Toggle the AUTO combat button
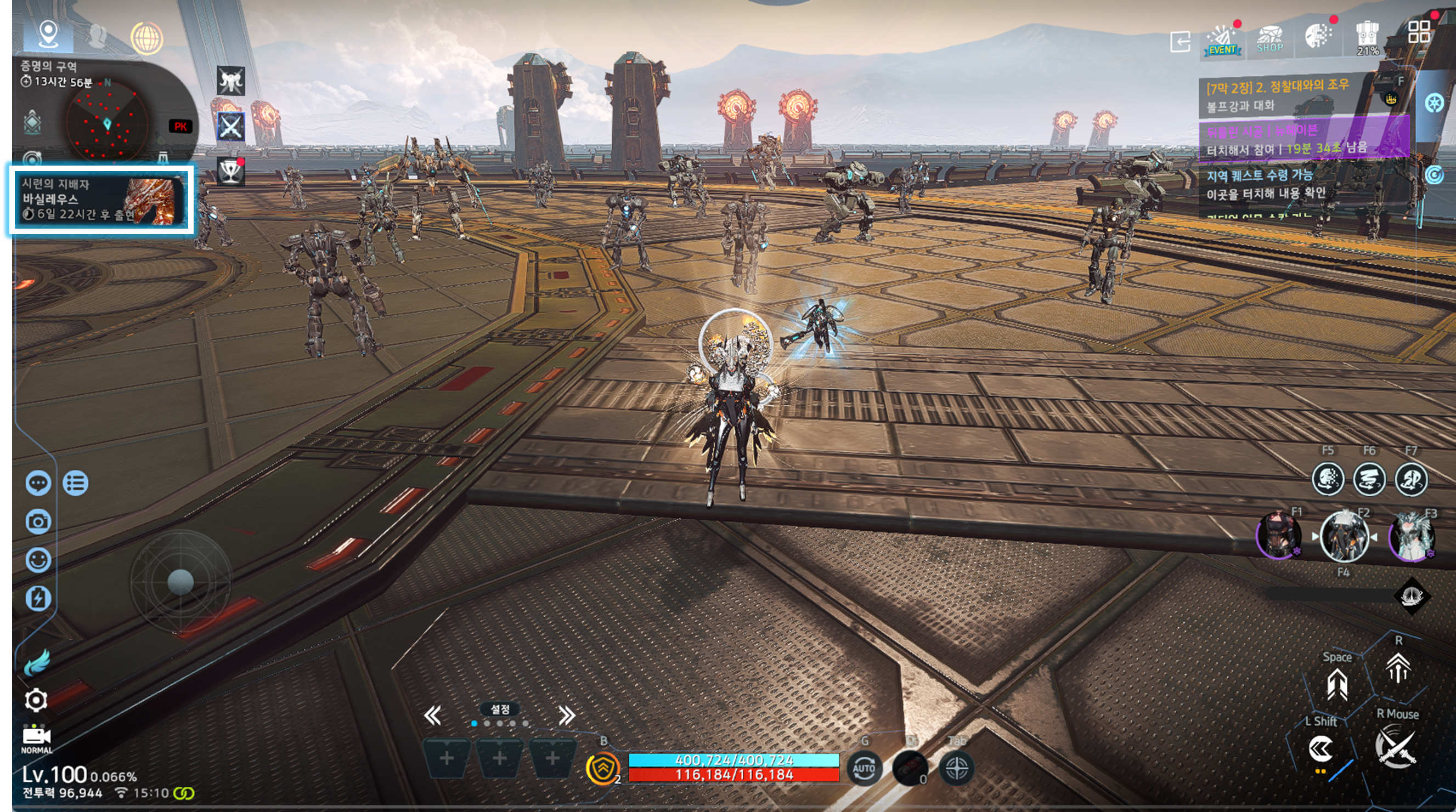This screenshot has height=812, width=1456. pyautogui.click(x=864, y=769)
